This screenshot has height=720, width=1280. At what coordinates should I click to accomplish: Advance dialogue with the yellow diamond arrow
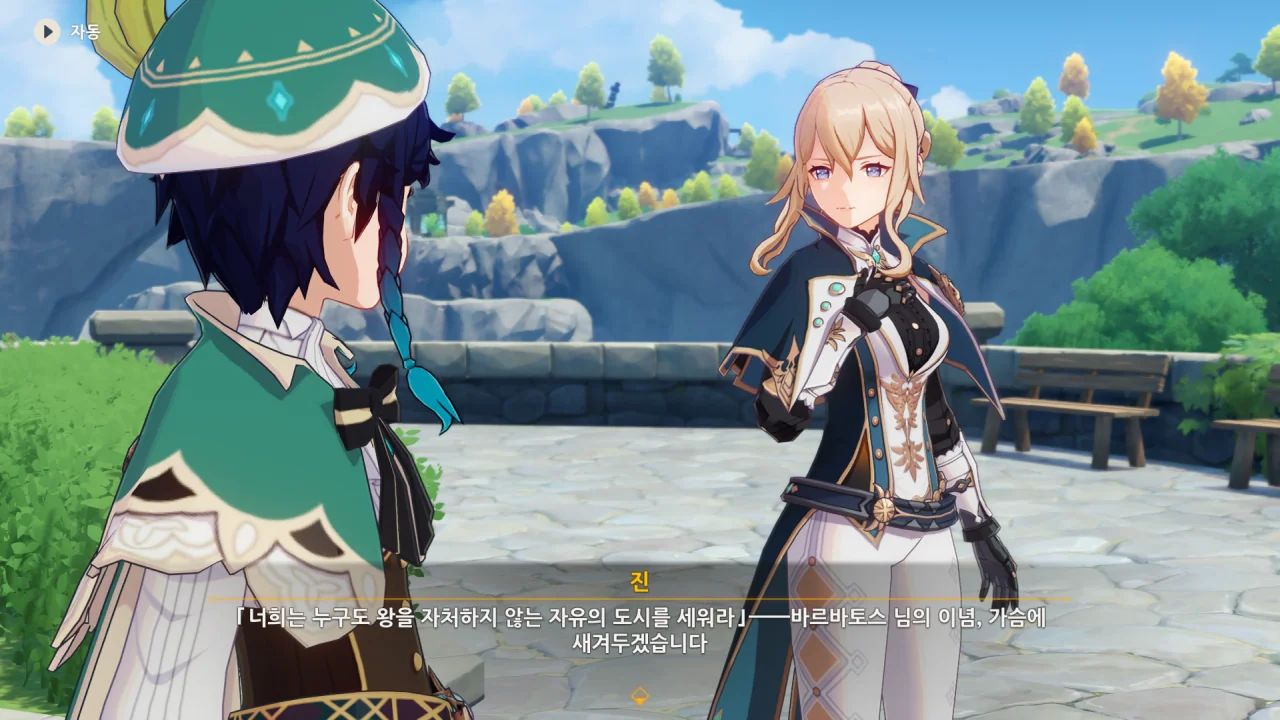pos(640,695)
